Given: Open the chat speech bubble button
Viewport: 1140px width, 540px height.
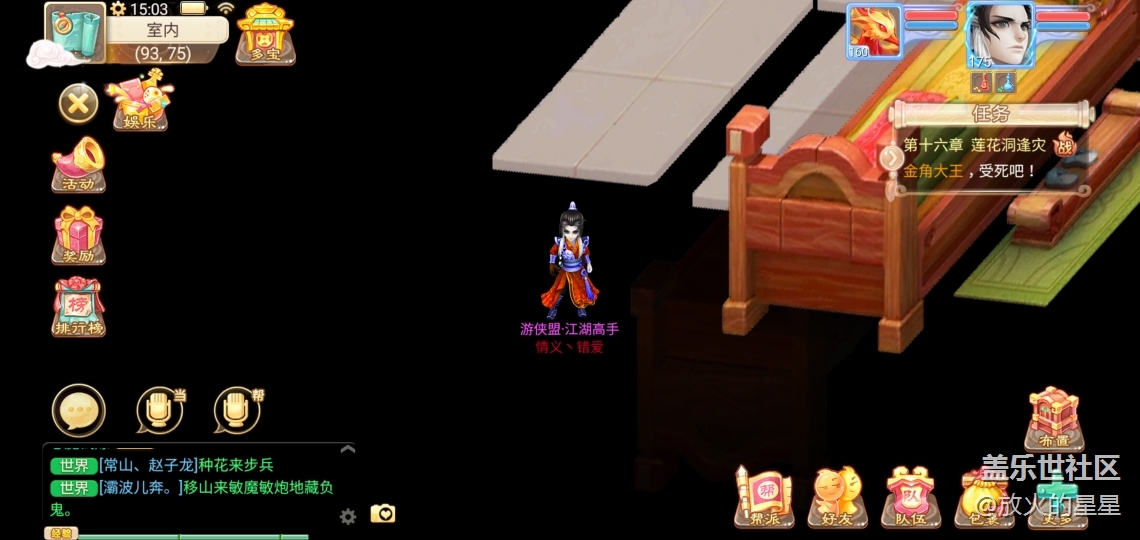Looking at the screenshot, I should click(78, 410).
